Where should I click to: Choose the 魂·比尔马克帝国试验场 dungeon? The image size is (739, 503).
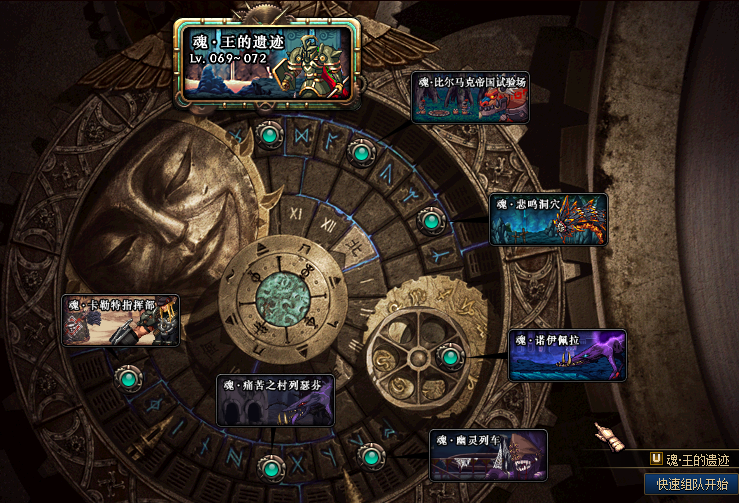click(x=470, y=97)
